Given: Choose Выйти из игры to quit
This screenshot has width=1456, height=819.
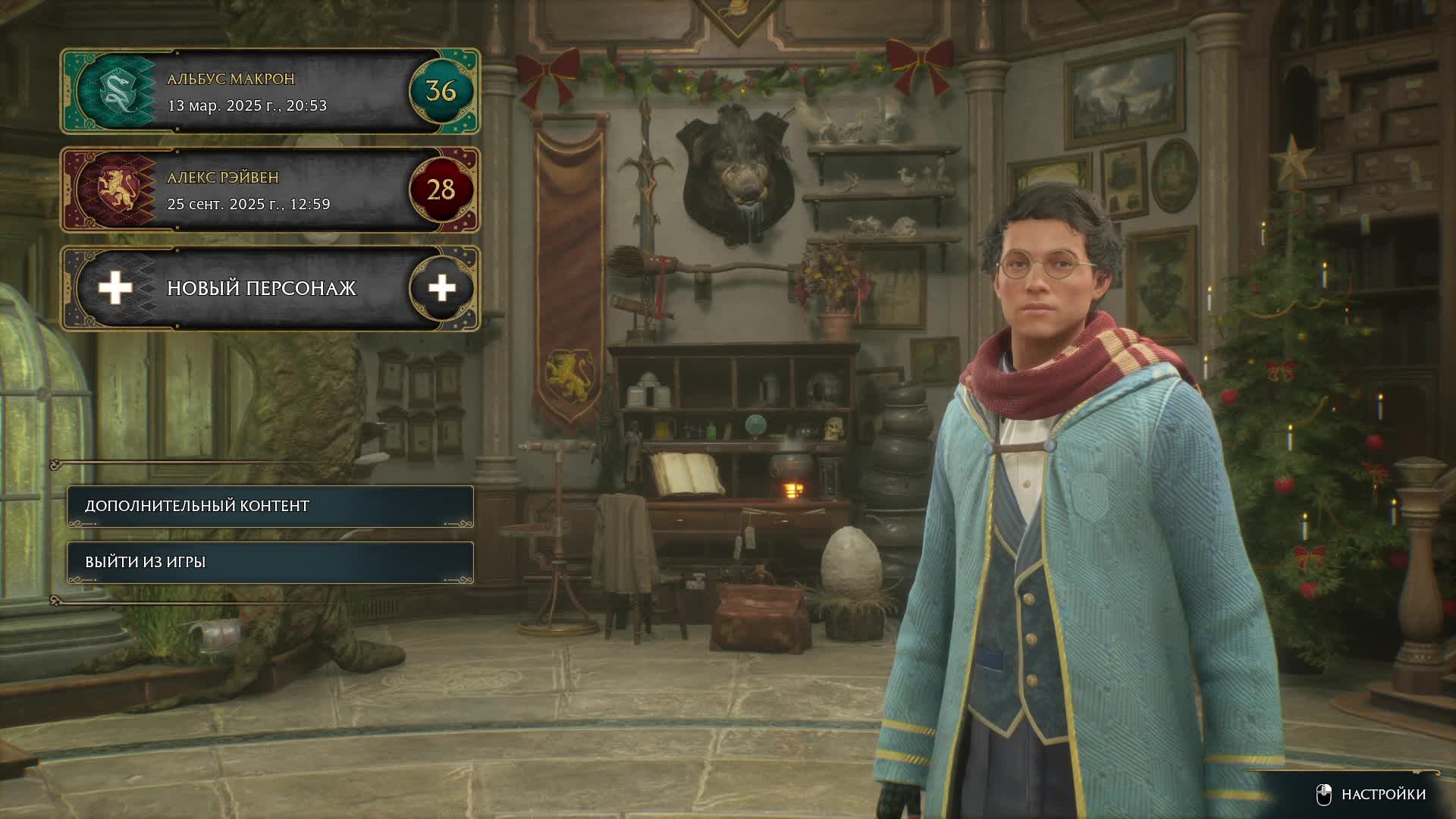Looking at the screenshot, I should coord(270,562).
